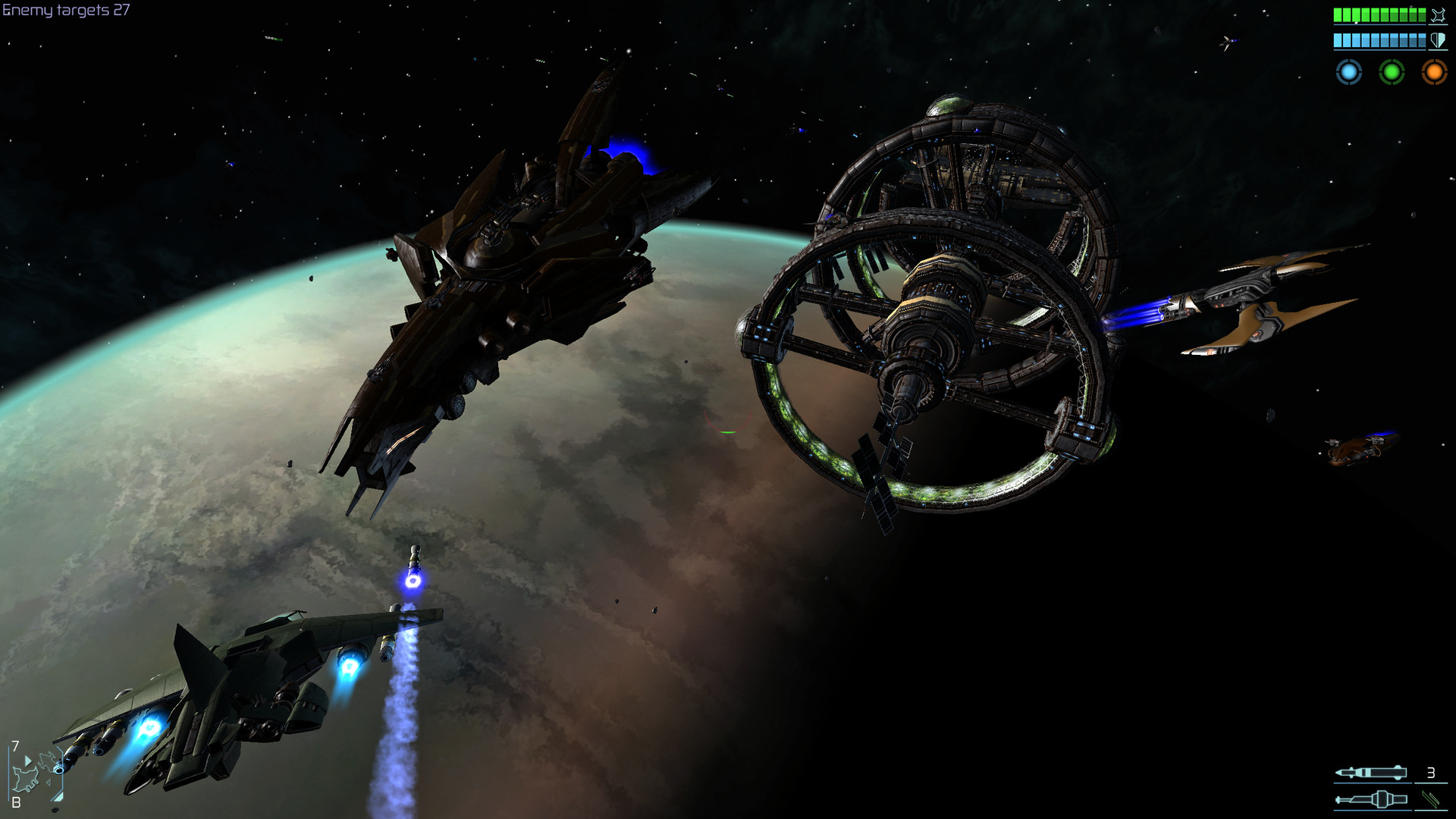1456x819 pixels.
Task: Open the Enemy targets 27 readout
Action: click(x=64, y=11)
